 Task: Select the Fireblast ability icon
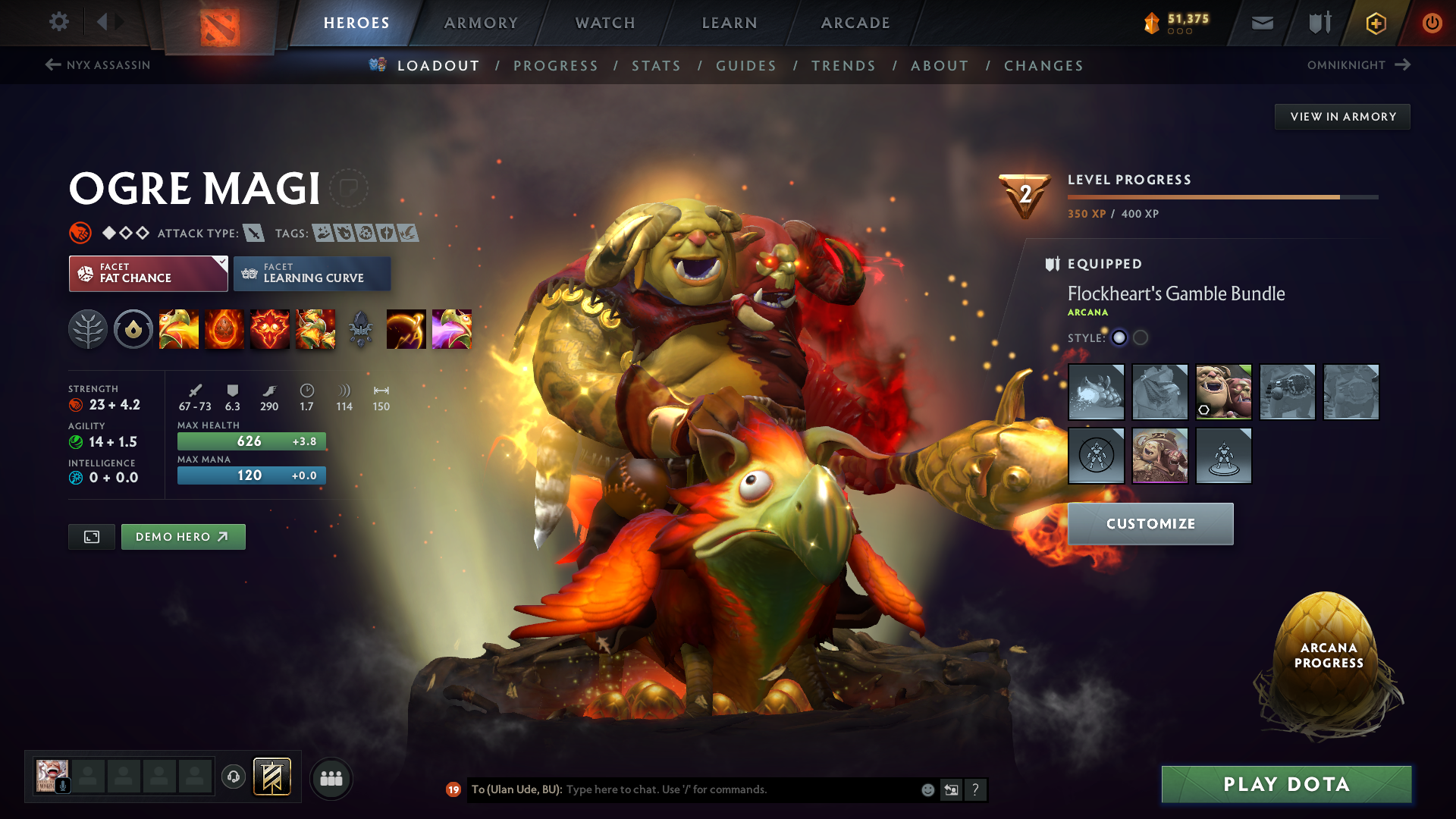(x=179, y=329)
